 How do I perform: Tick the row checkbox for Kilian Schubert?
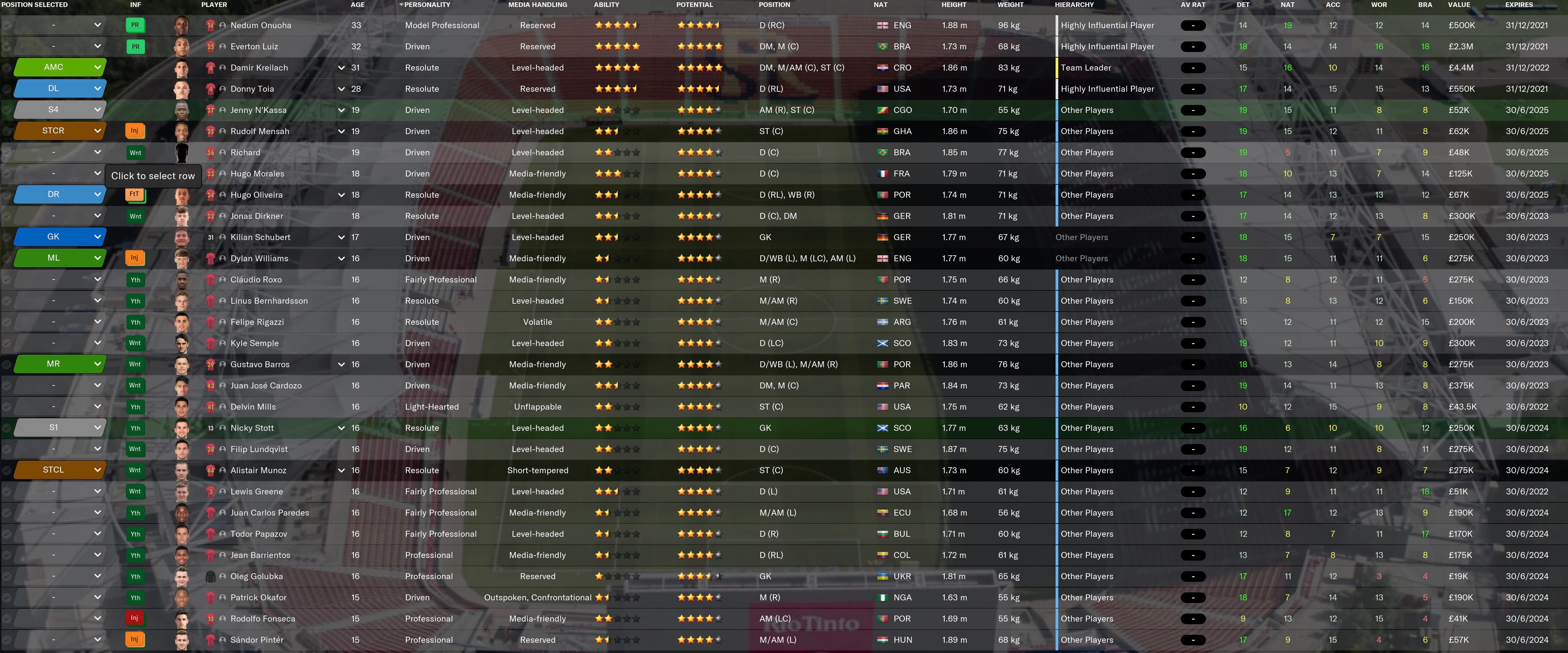7,237
